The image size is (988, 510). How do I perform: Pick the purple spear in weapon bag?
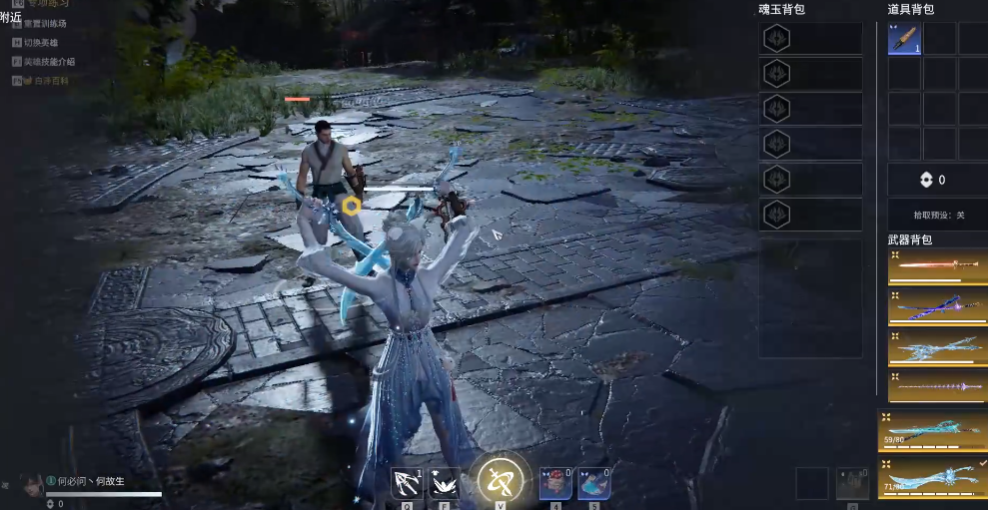pos(937,385)
